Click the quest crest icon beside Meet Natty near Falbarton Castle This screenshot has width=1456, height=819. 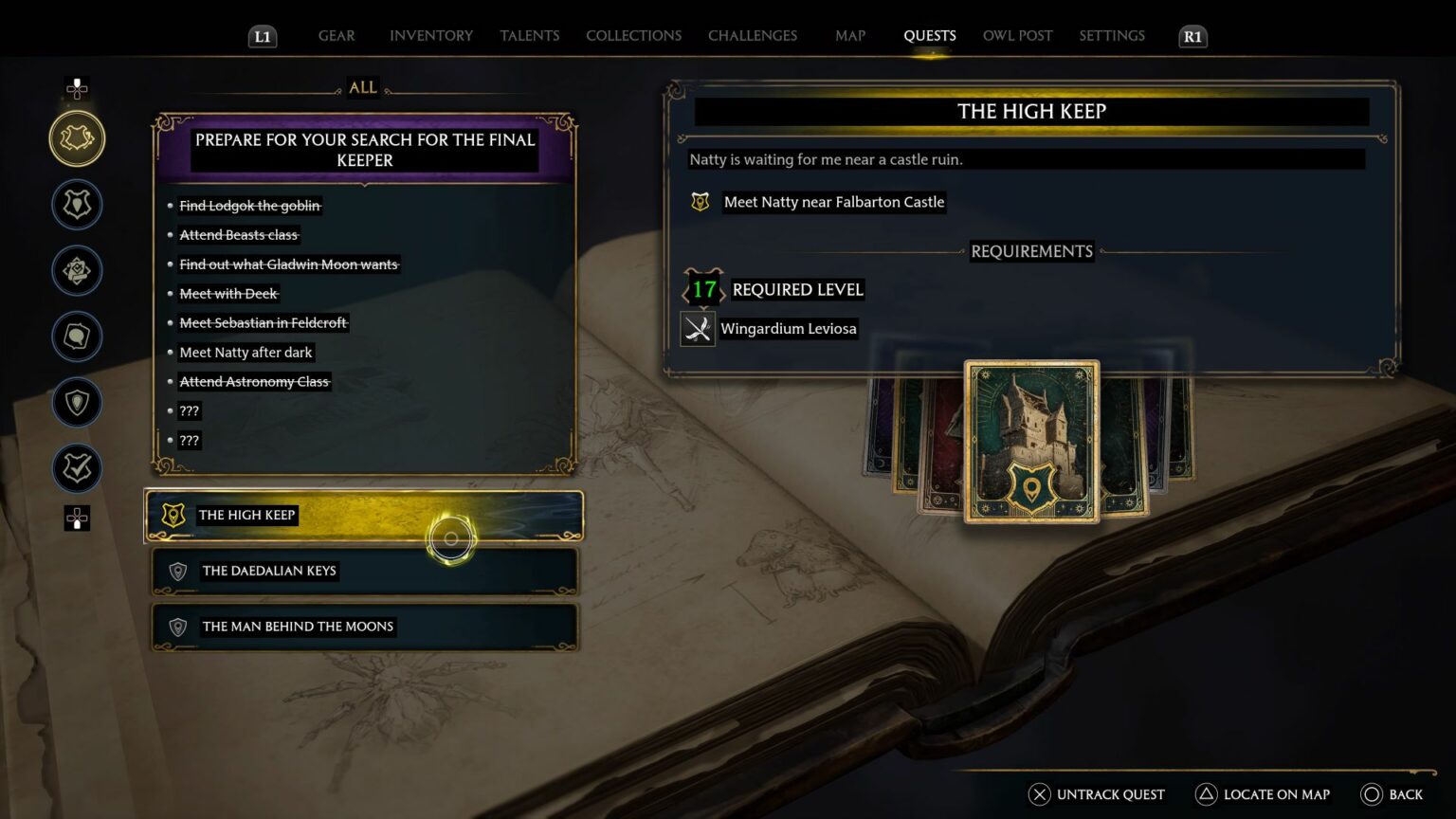(x=700, y=201)
